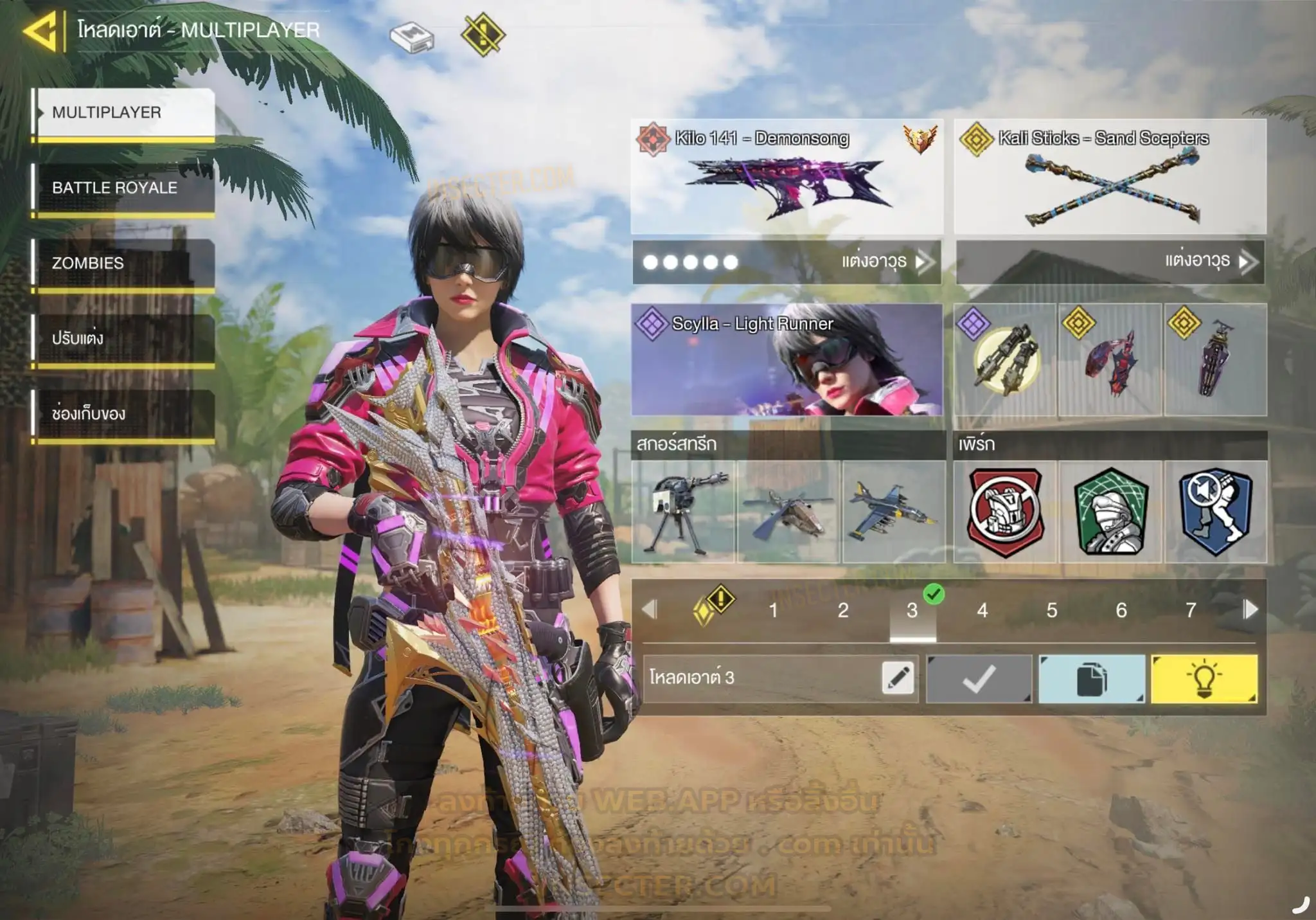Select the MULTIPLAYER loadout mode

click(x=125, y=113)
